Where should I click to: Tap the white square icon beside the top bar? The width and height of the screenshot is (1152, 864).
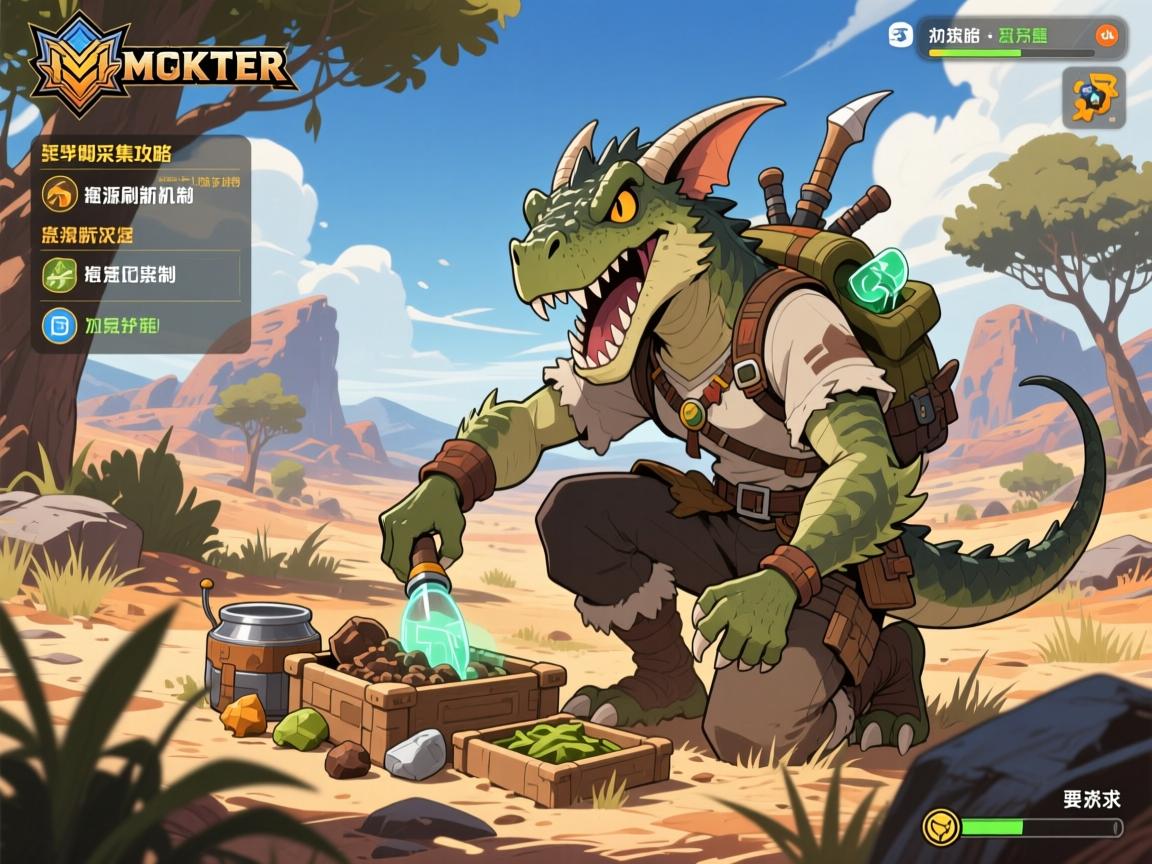coord(900,36)
